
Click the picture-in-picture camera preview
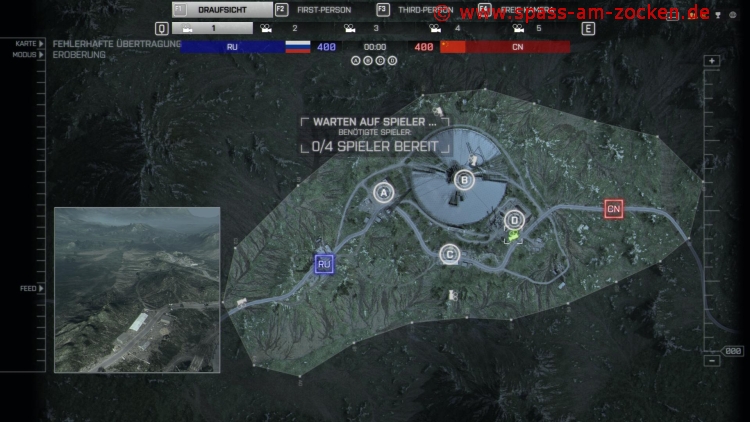point(137,290)
